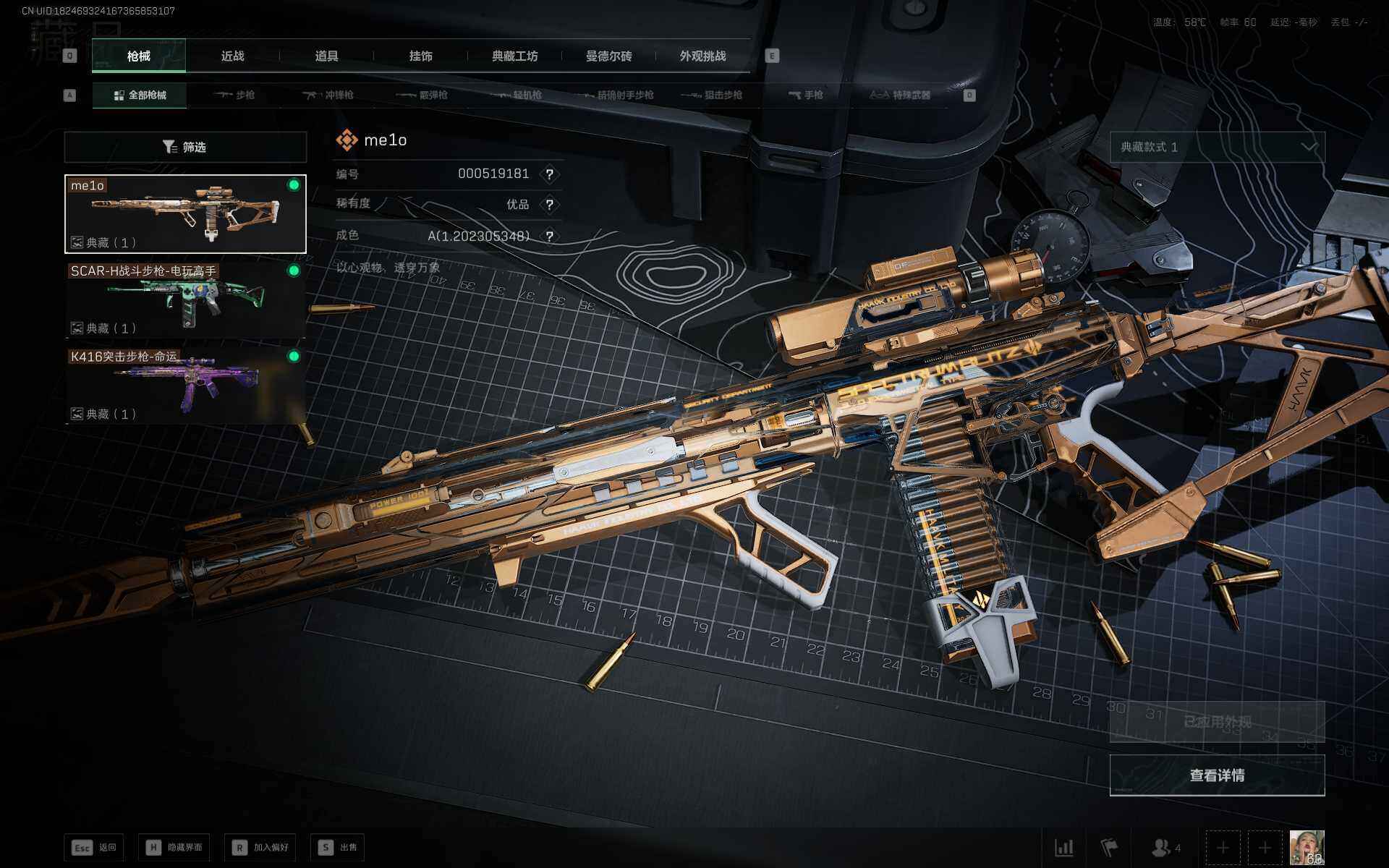Image resolution: width=1389 pixels, height=868 pixels.
Task: Filter weapons by 狙击步枪 sniper rifles
Action: coord(713,95)
